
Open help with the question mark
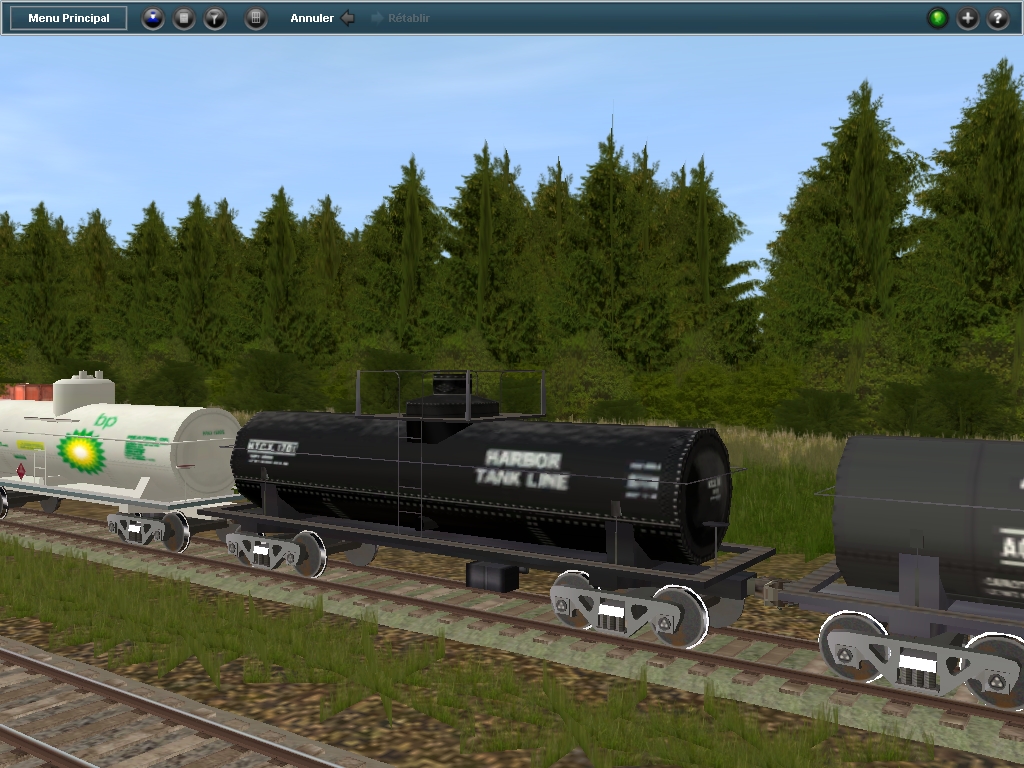pos(998,18)
